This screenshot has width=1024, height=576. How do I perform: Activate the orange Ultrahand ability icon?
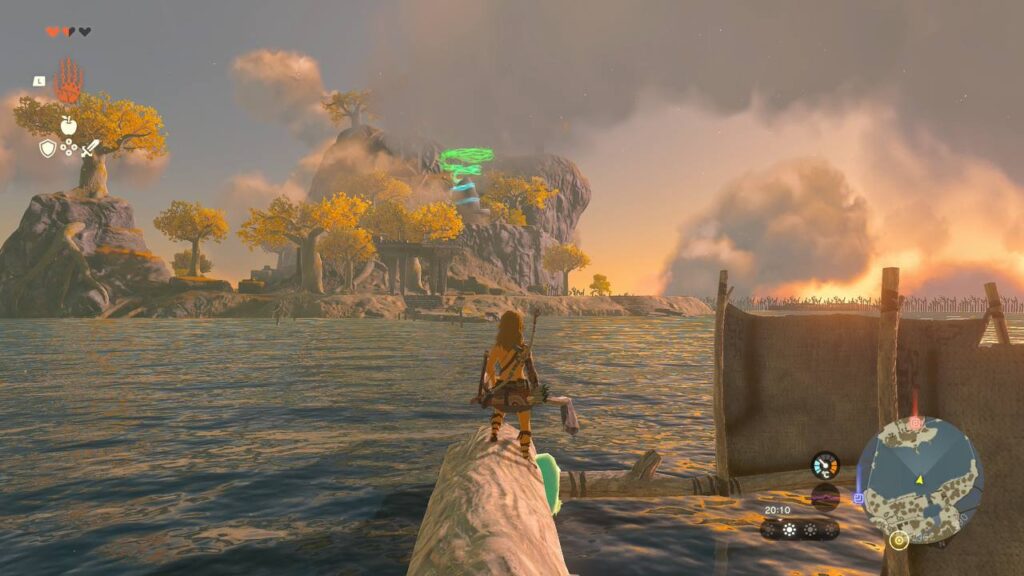[x=68, y=80]
